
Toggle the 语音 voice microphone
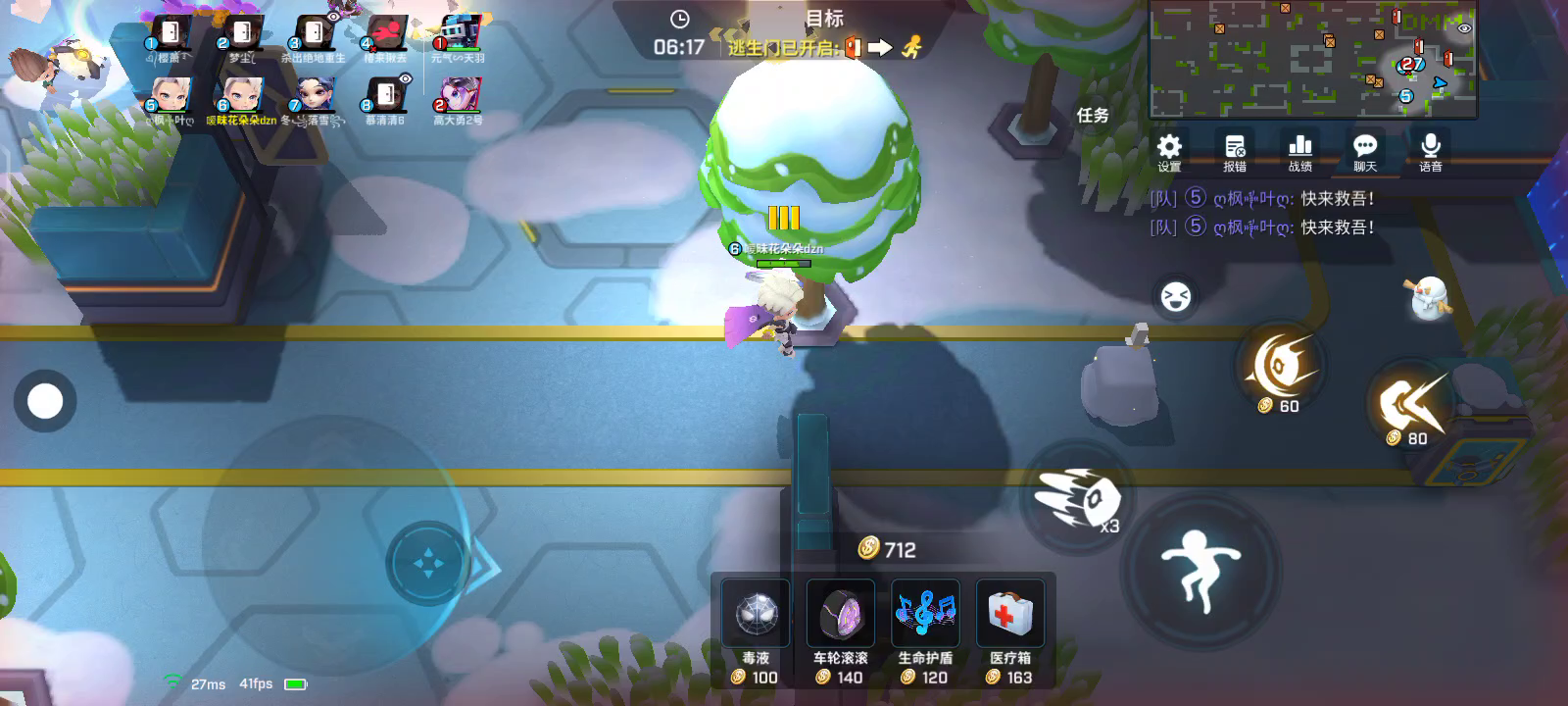[x=1430, y=151]
